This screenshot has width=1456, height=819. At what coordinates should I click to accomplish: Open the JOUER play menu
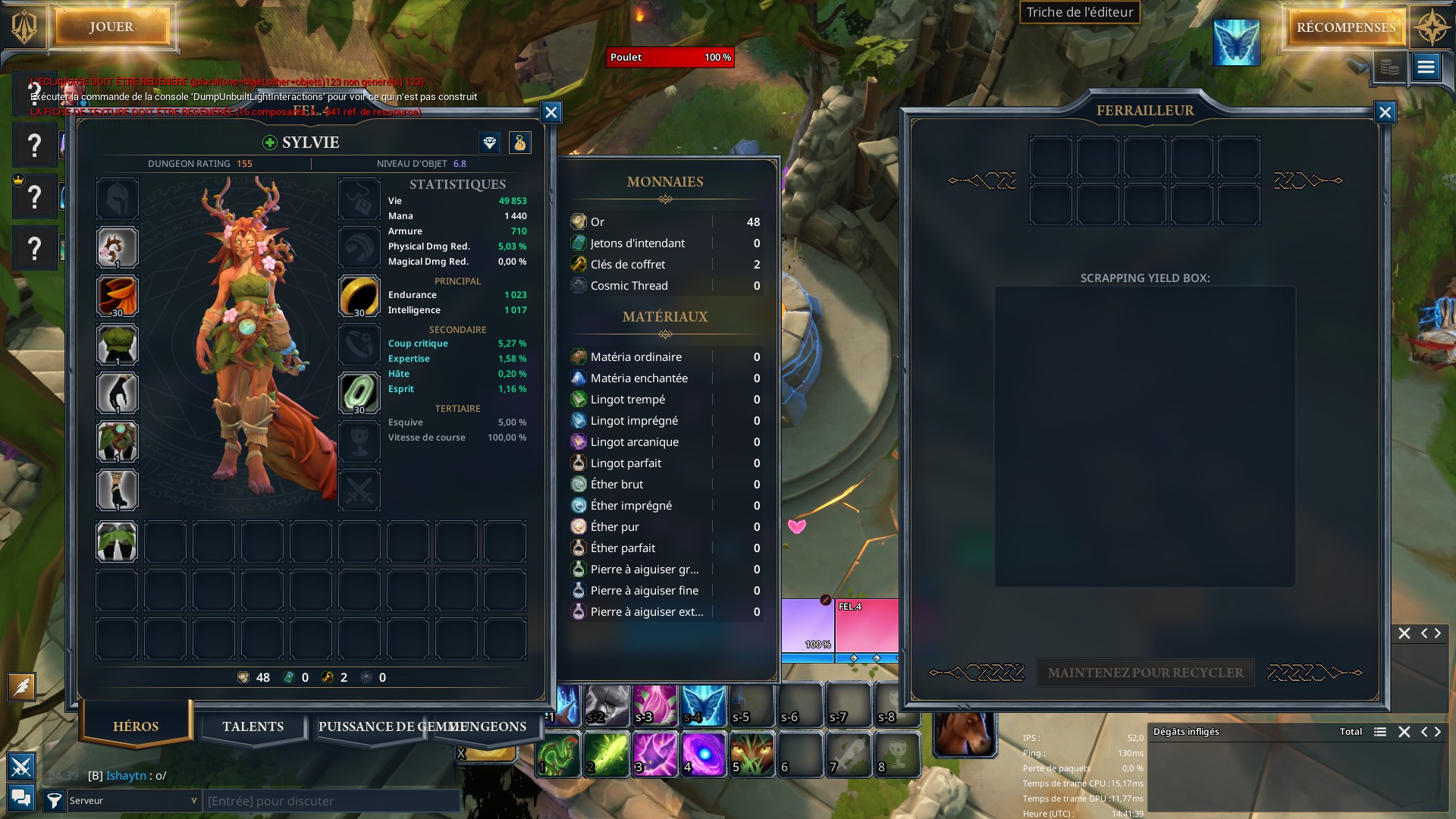[x=111, y=27]
